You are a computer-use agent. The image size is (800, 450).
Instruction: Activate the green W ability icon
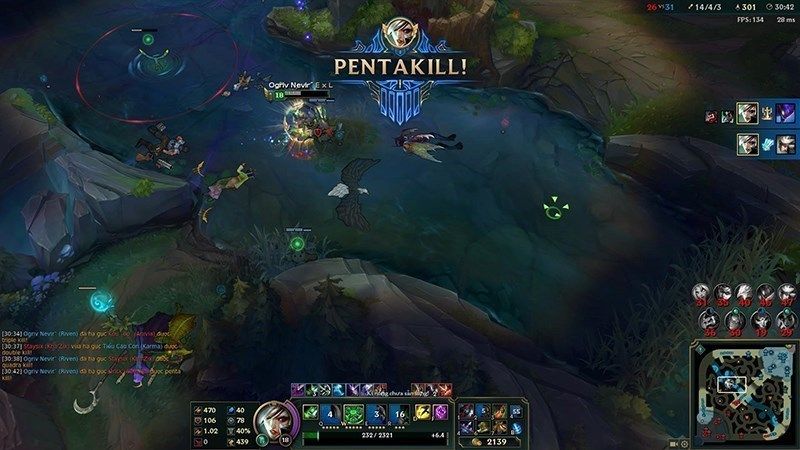[352, 412]
